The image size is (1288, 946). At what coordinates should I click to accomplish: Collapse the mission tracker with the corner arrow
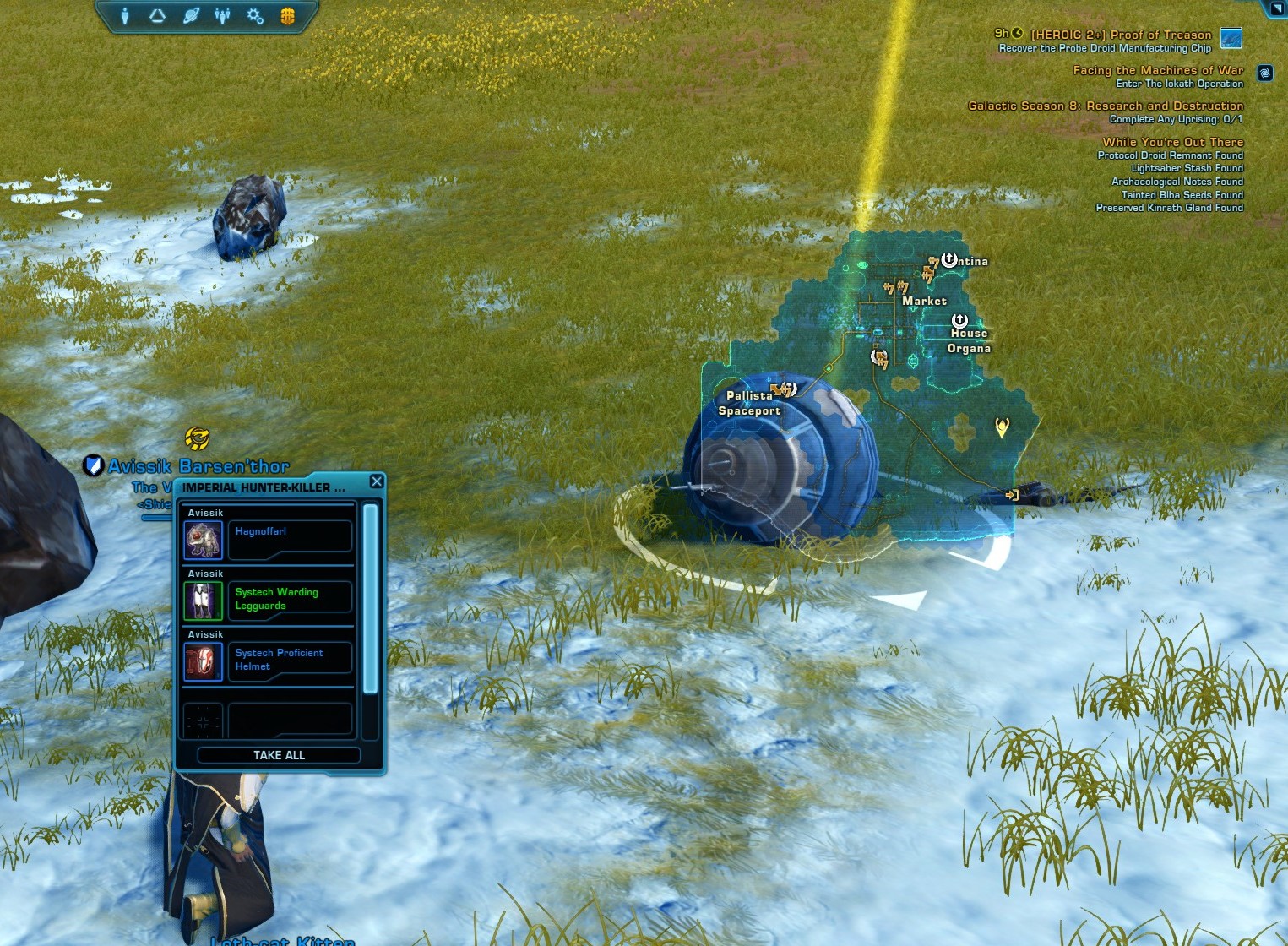[x=1276, y=8]
